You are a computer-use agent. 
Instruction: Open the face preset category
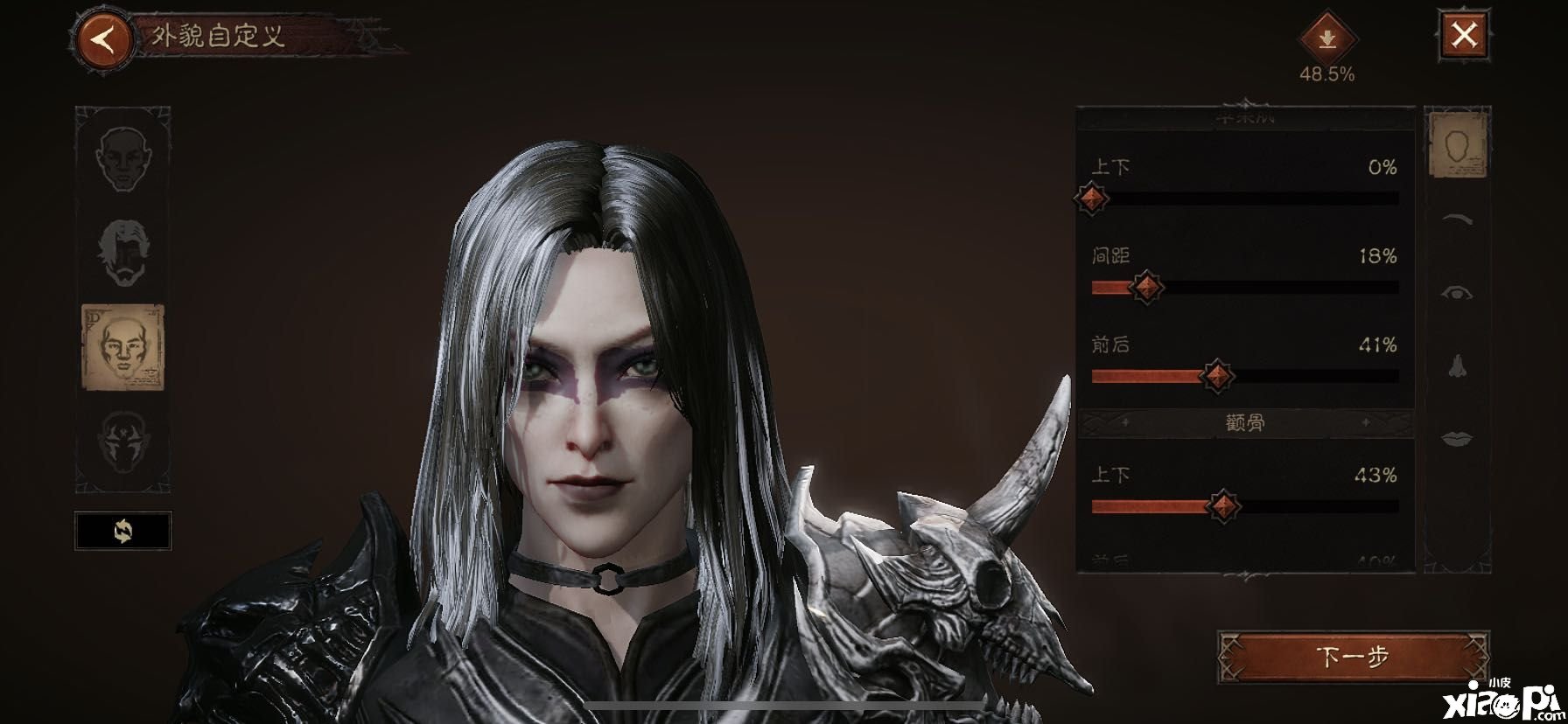[x=122, y=160]
